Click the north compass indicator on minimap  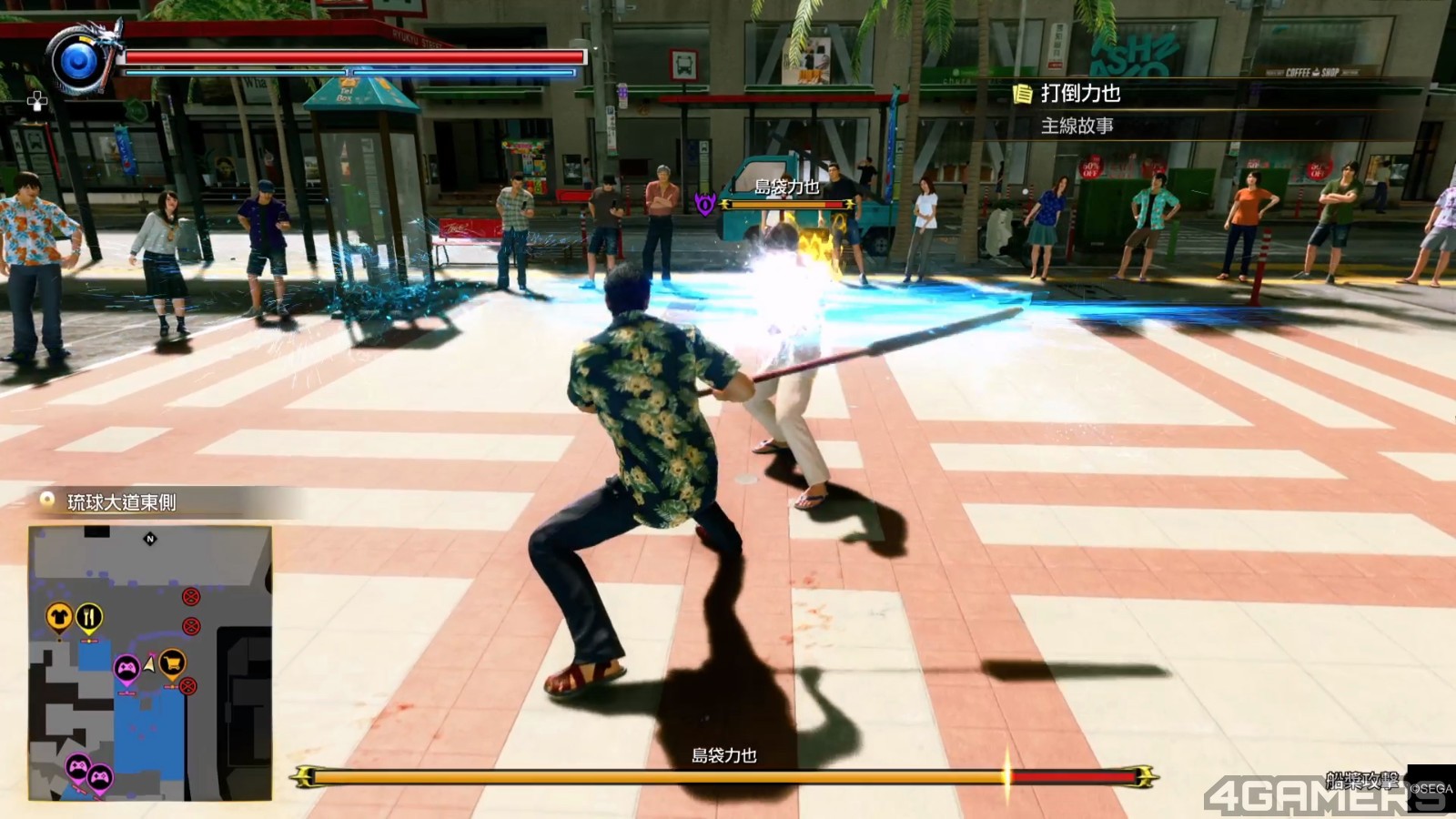(150, 540)
